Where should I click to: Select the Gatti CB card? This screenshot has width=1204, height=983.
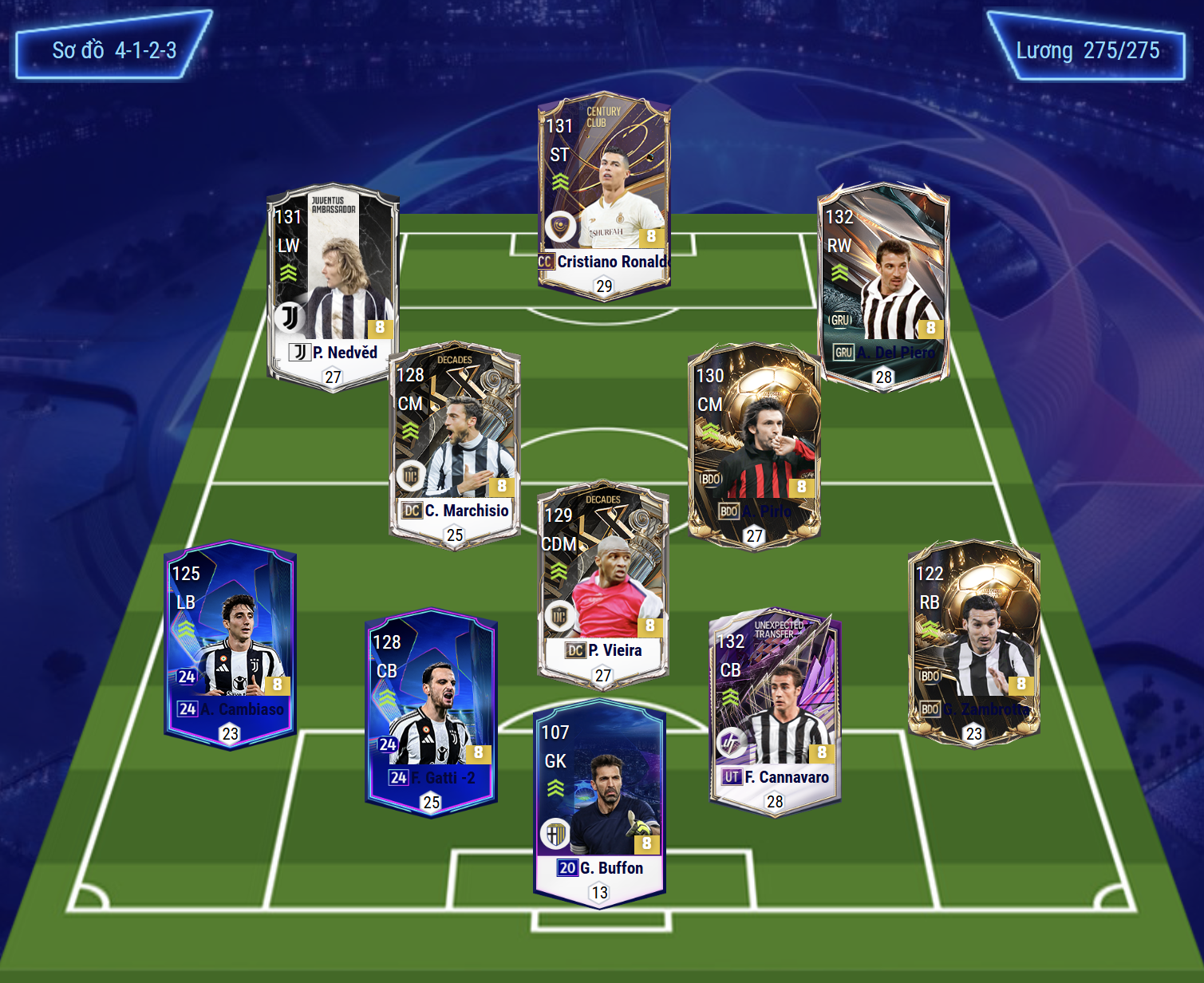coord(432,713)
